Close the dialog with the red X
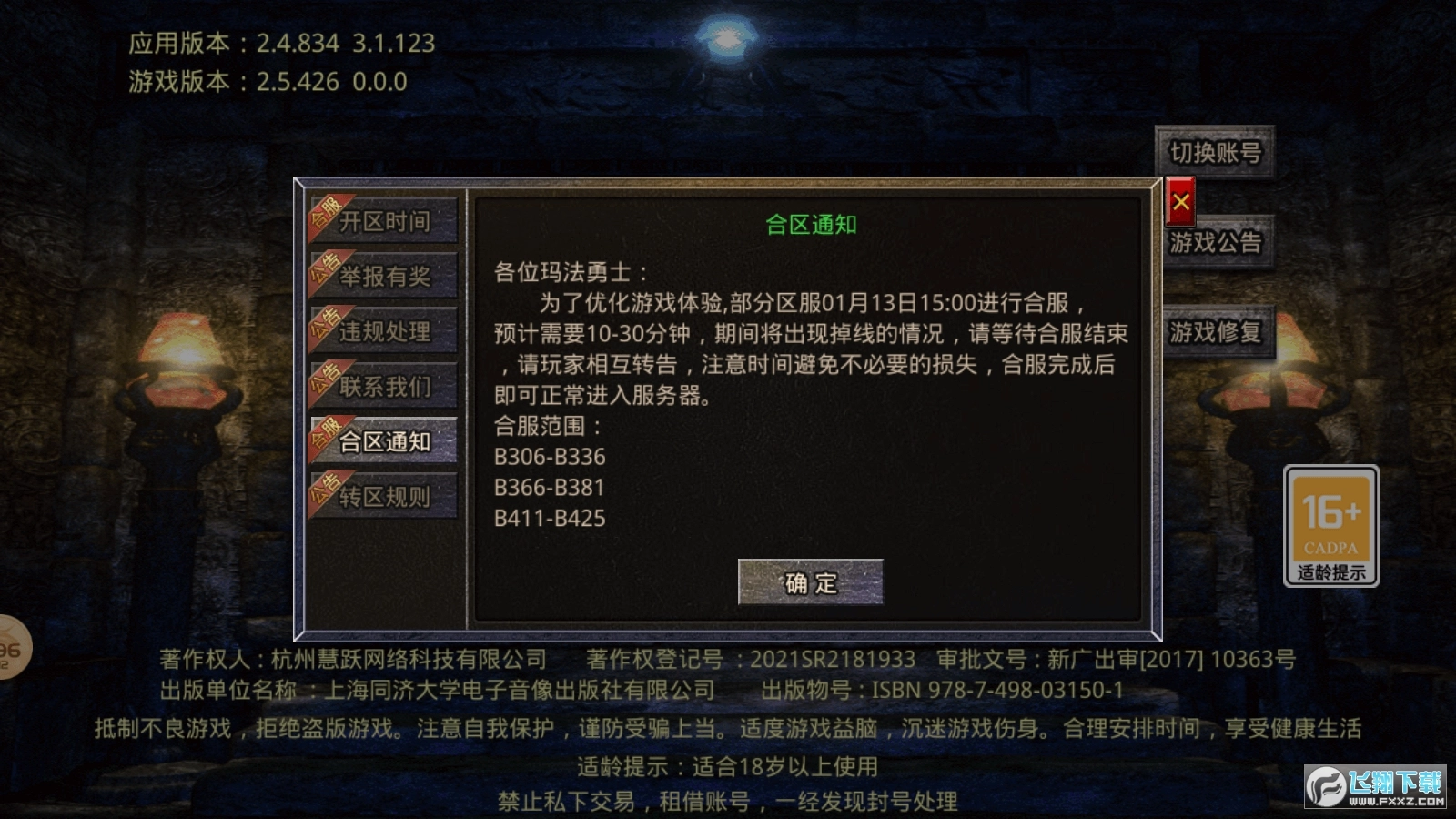The width and height of the screenshot is (1456, 819). tap(1180, 202)
